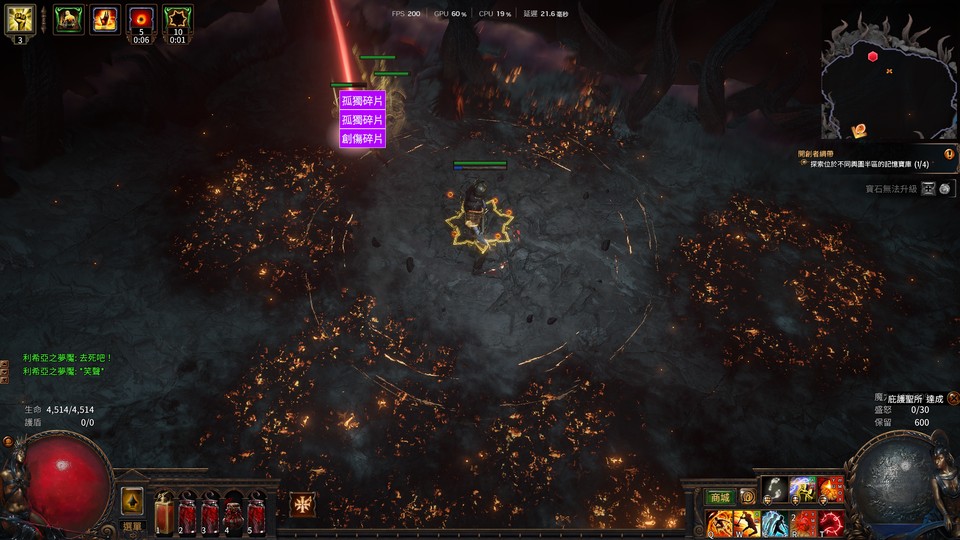Open the 選單 menu button
The image size is (960, 540).
pyautogui.click(x=132, y=525)
